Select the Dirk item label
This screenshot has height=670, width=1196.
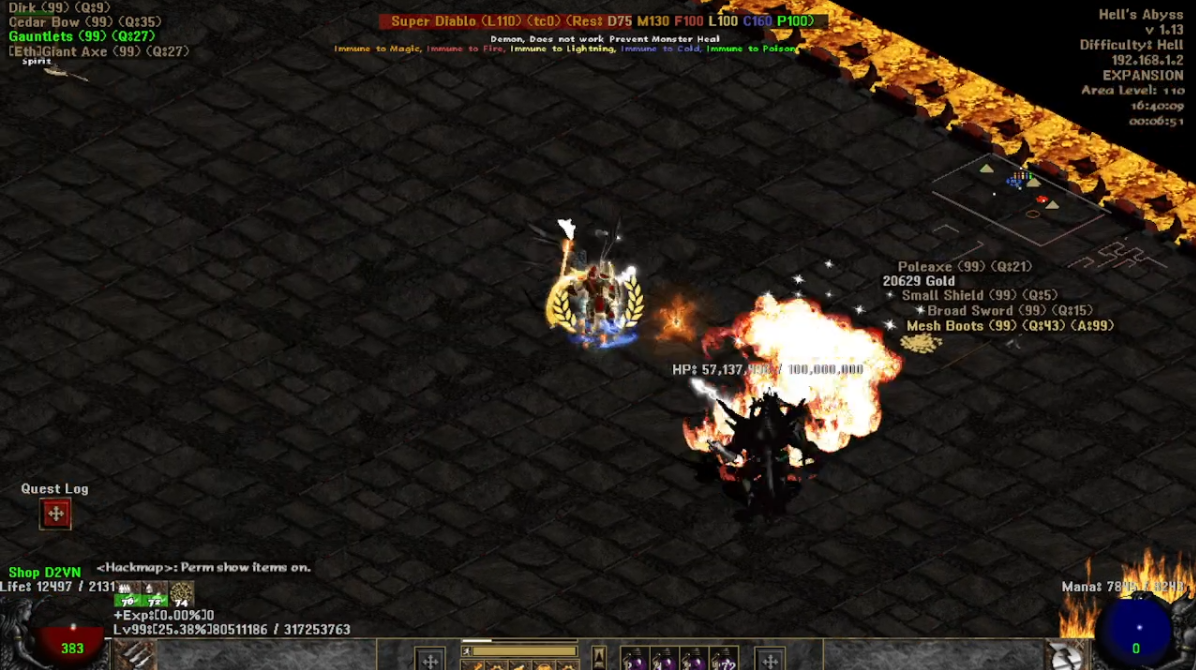point(59,8)
